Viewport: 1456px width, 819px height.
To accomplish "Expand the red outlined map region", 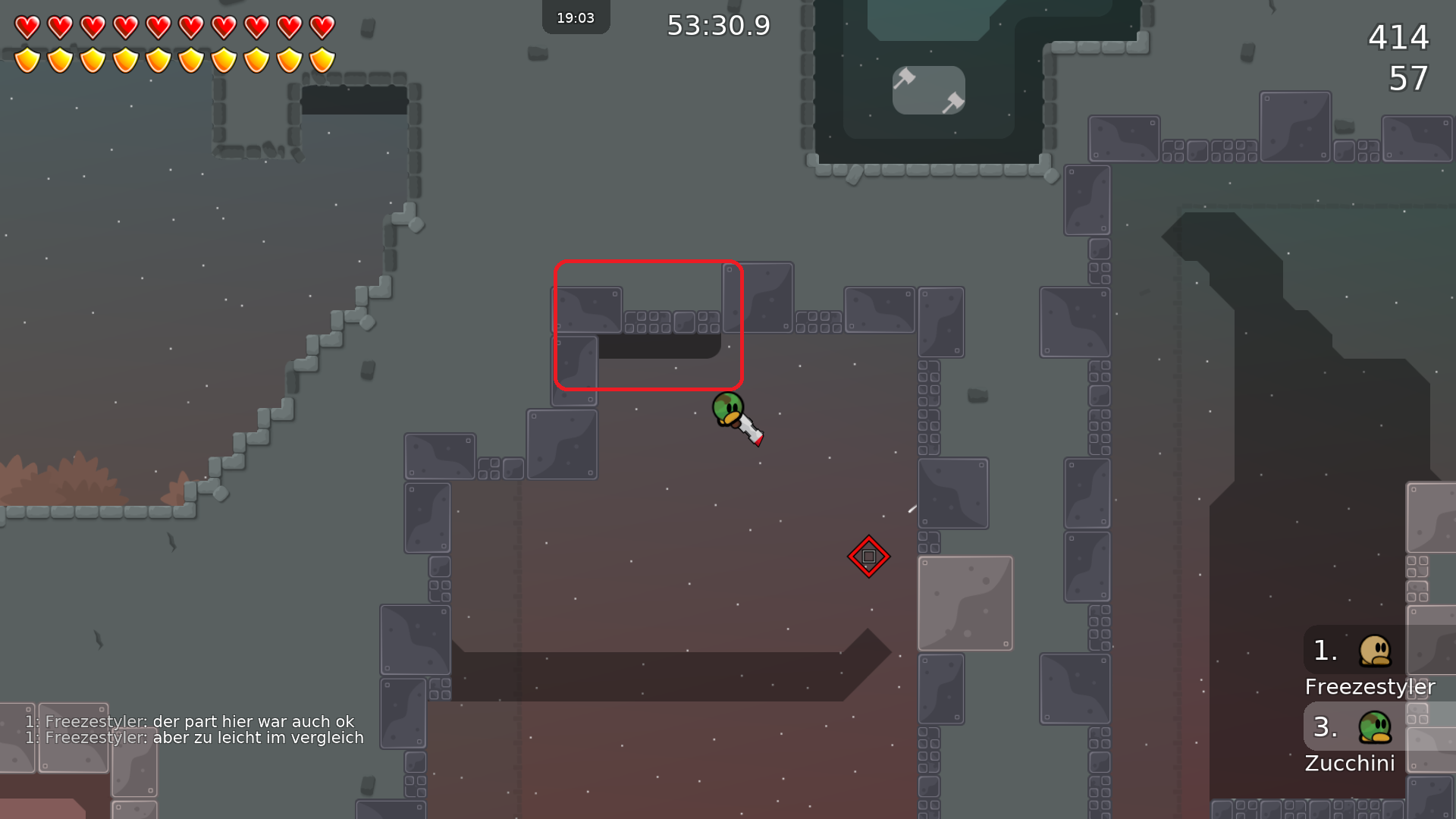I will tap(648, 325).
